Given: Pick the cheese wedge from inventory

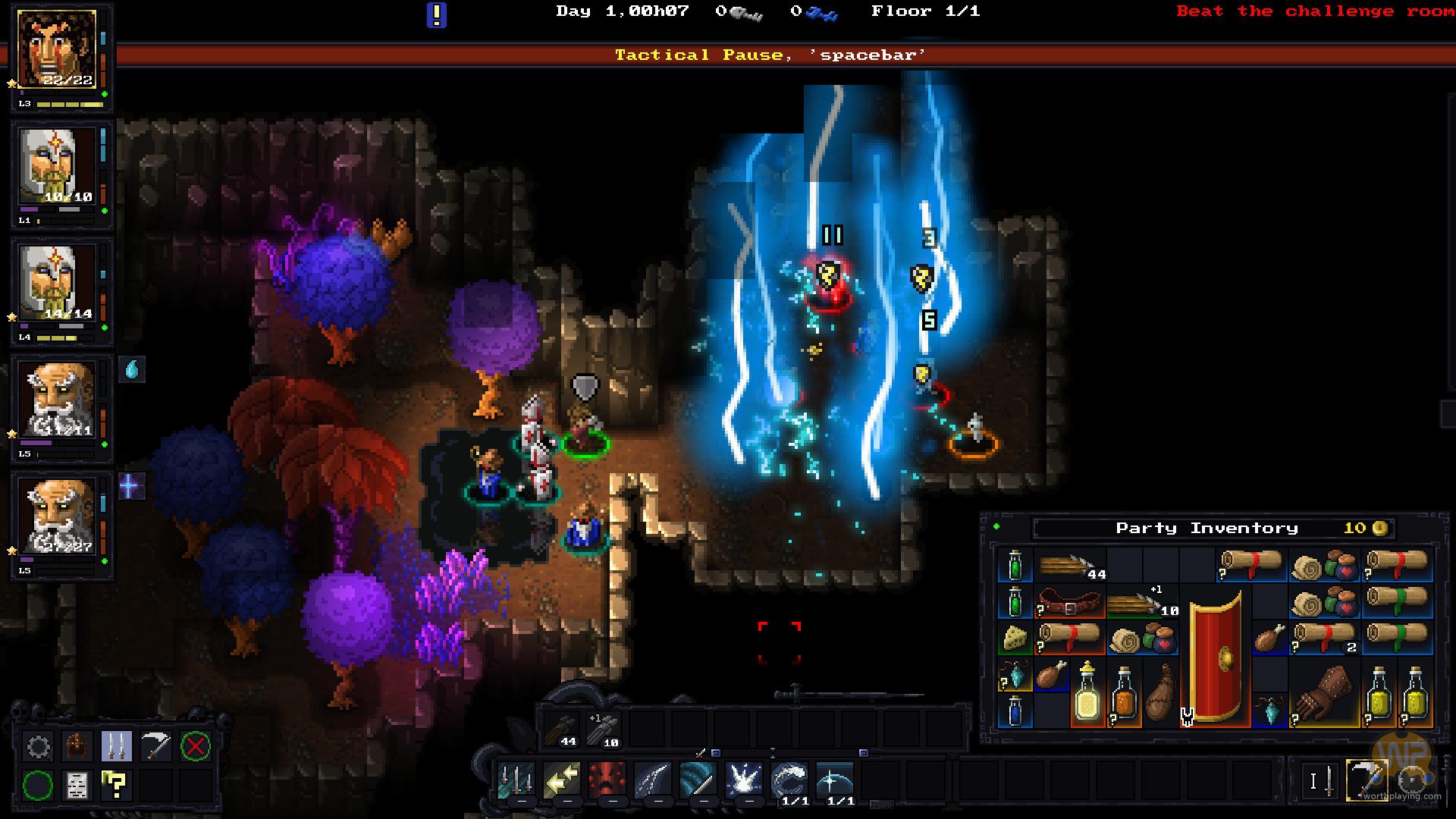Looking at the screenshot, I should [1015, 639].
